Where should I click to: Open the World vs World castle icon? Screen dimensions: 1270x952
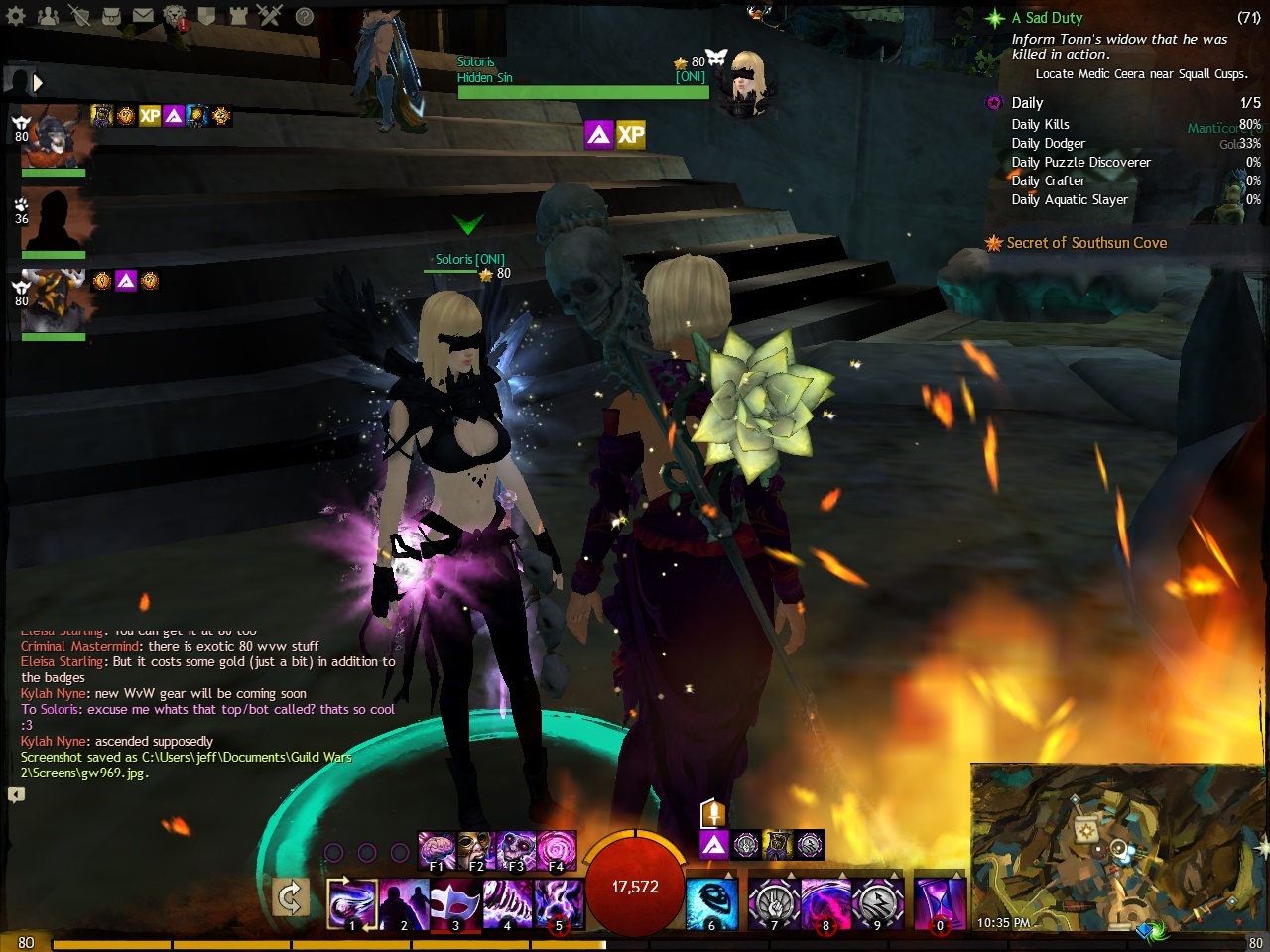tap(238, 16)
